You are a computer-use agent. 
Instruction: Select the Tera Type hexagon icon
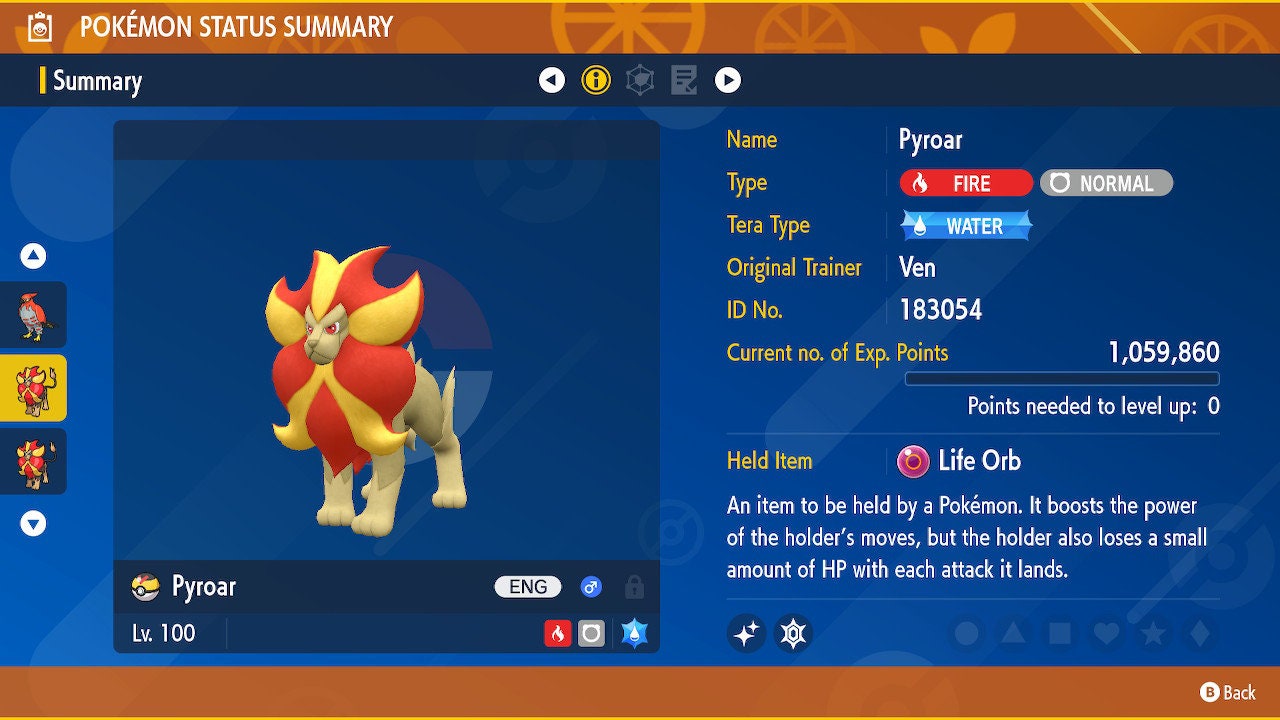[639, 80]
